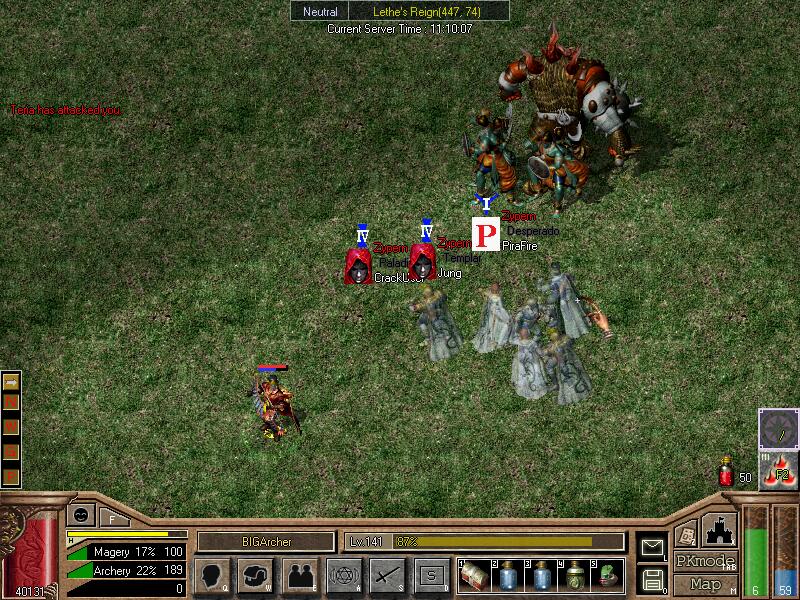Use the green-topped item in hotbar slot 5
This screenshot has height=600, width=800.
[x=608, y=575]
